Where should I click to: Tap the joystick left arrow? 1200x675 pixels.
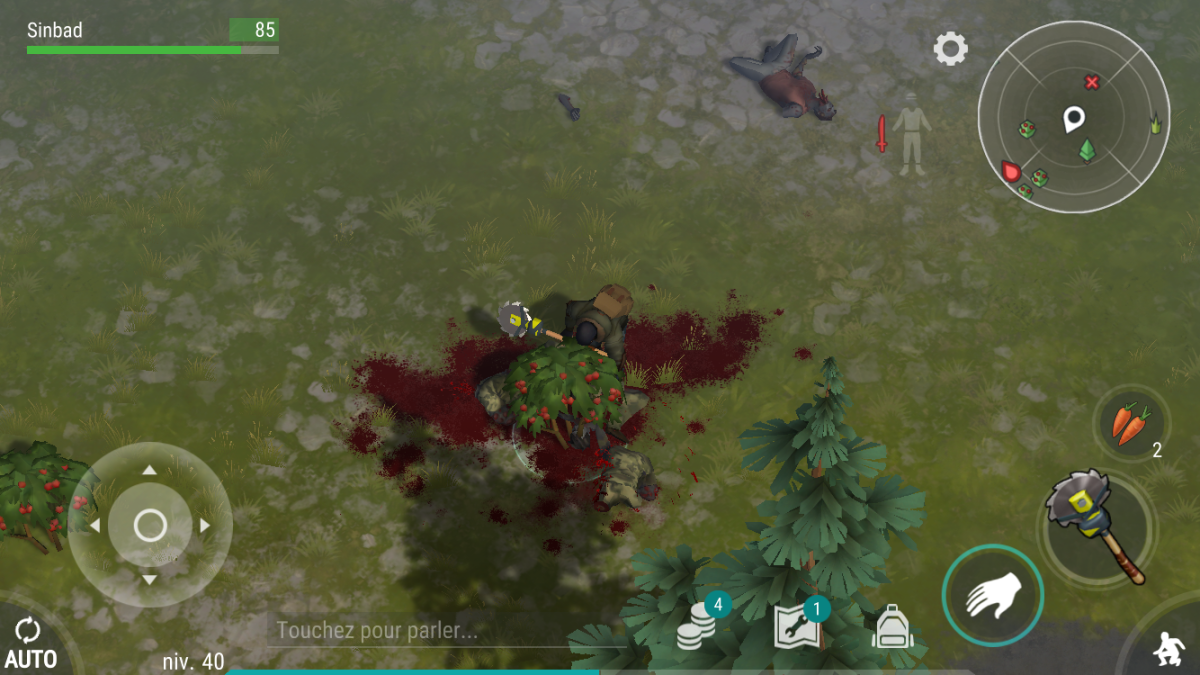point(95,525)
